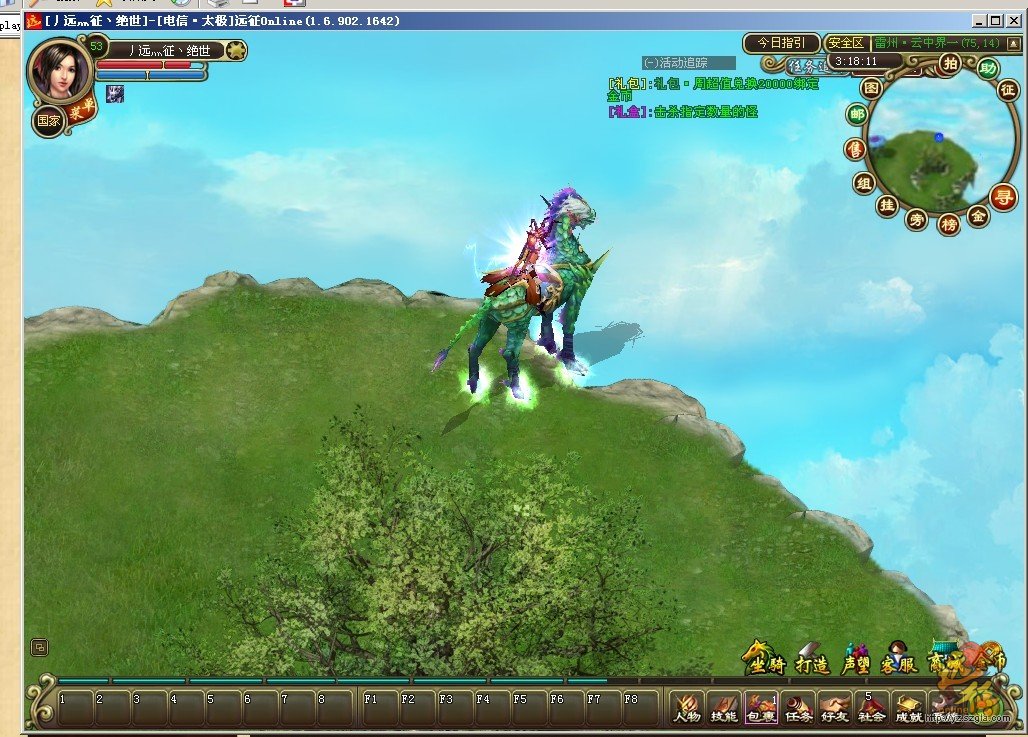Open the 邮 mail button
Screen dimensions: 1028x737
[857, 115]
